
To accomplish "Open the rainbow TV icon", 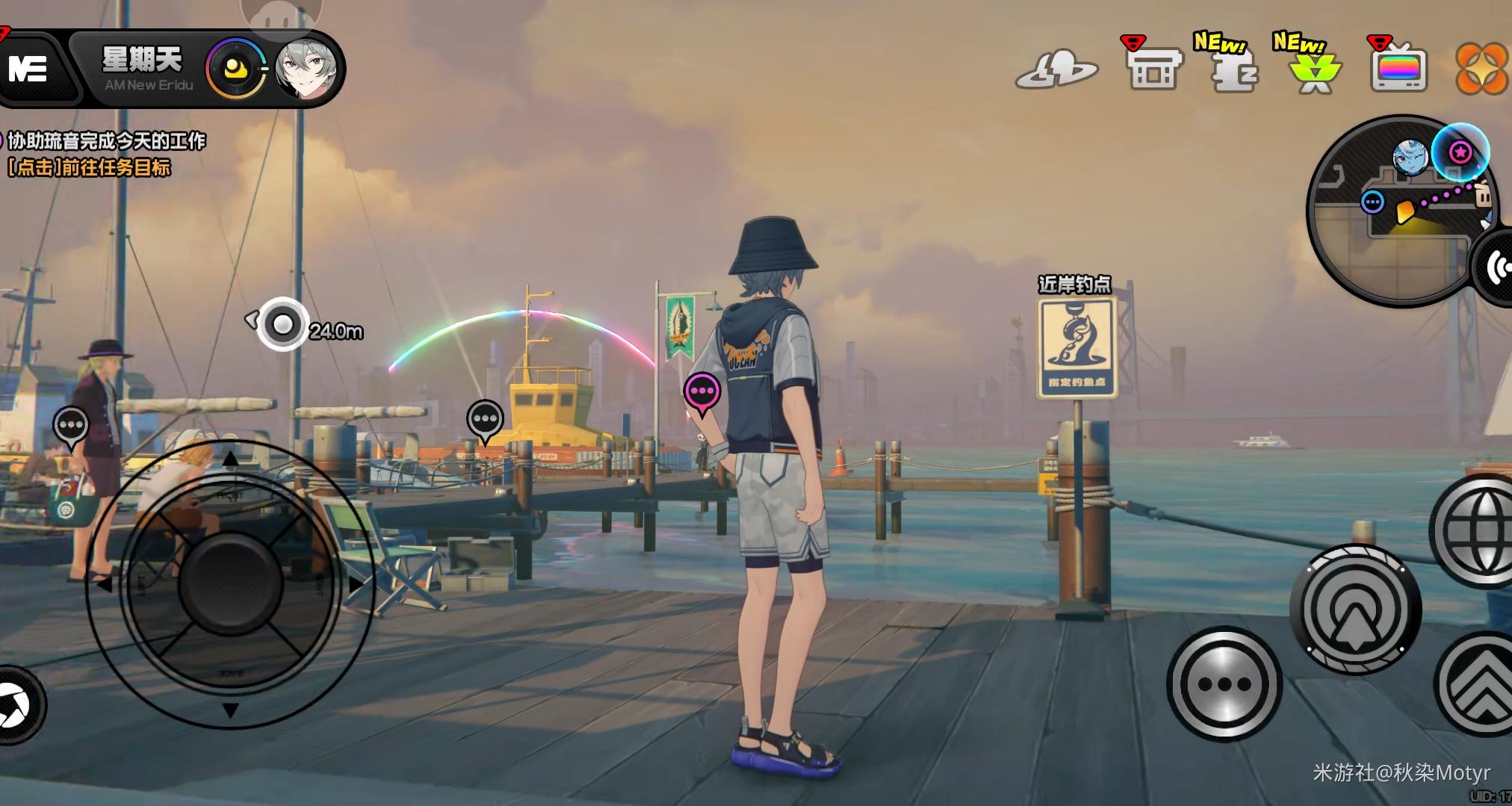I will [1398, 69].
